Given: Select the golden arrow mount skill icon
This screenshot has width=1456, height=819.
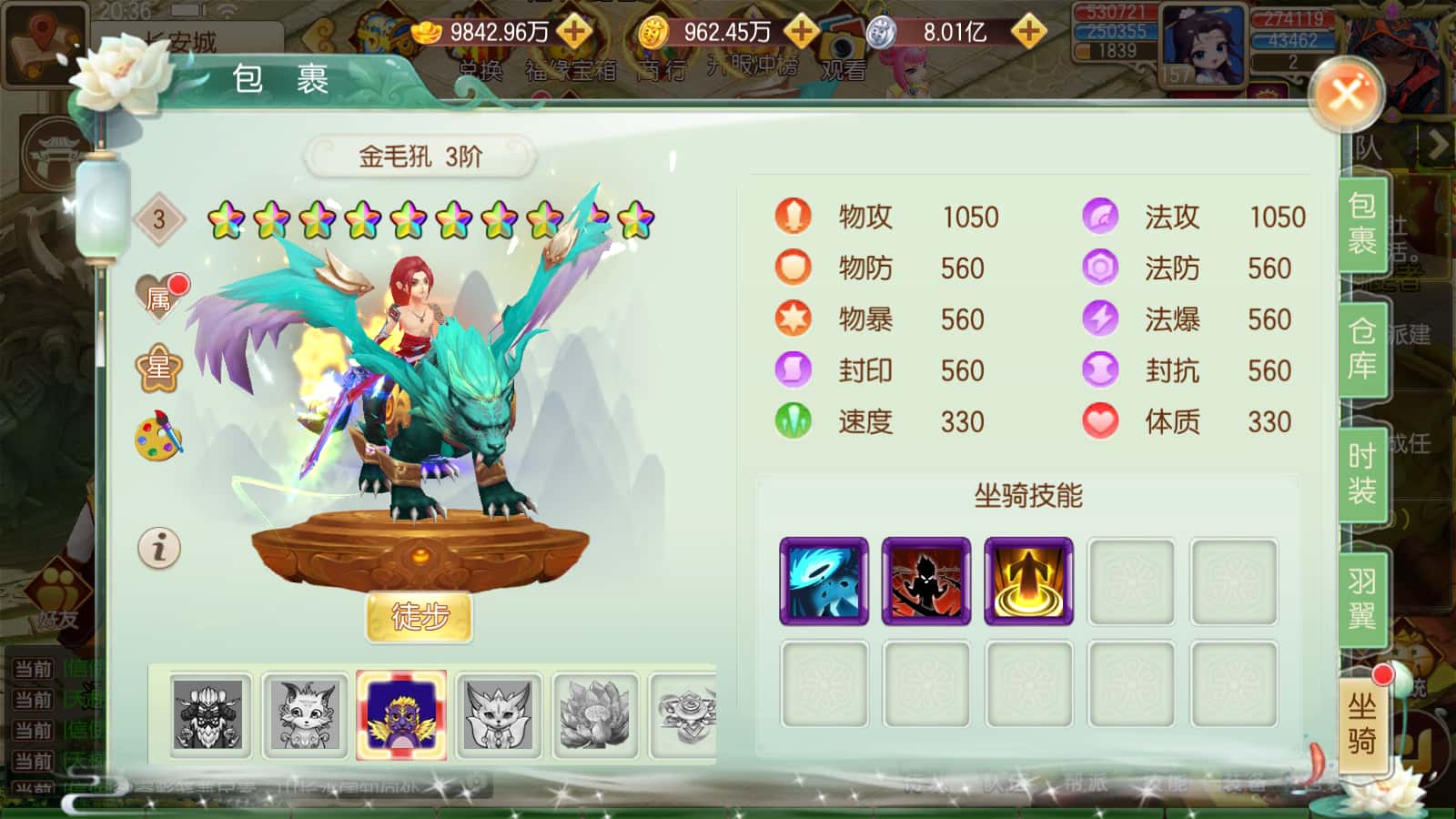Looking at the screenshot, I should tap(1028, 581).
